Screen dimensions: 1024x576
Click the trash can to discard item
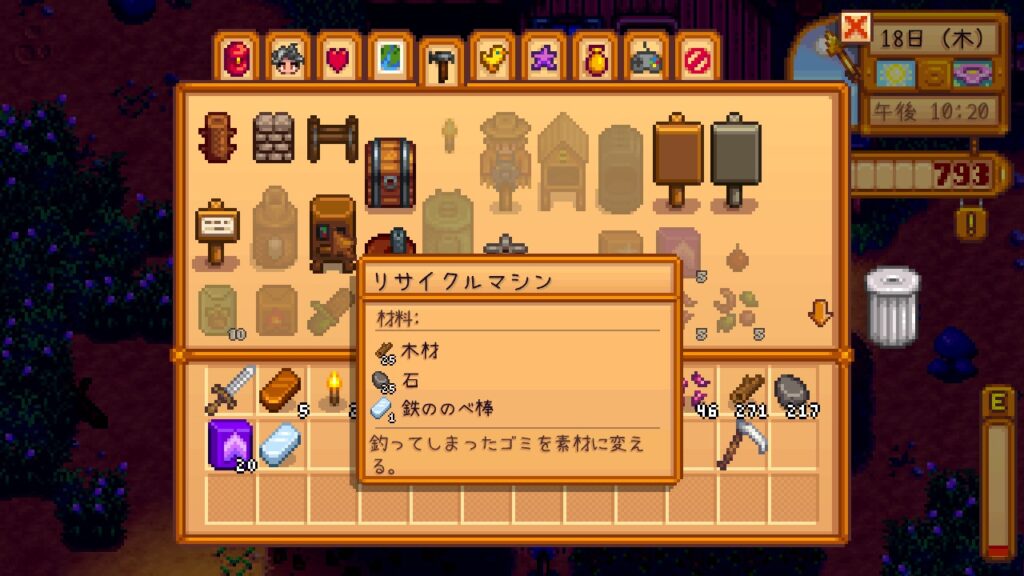pos(891,306)
